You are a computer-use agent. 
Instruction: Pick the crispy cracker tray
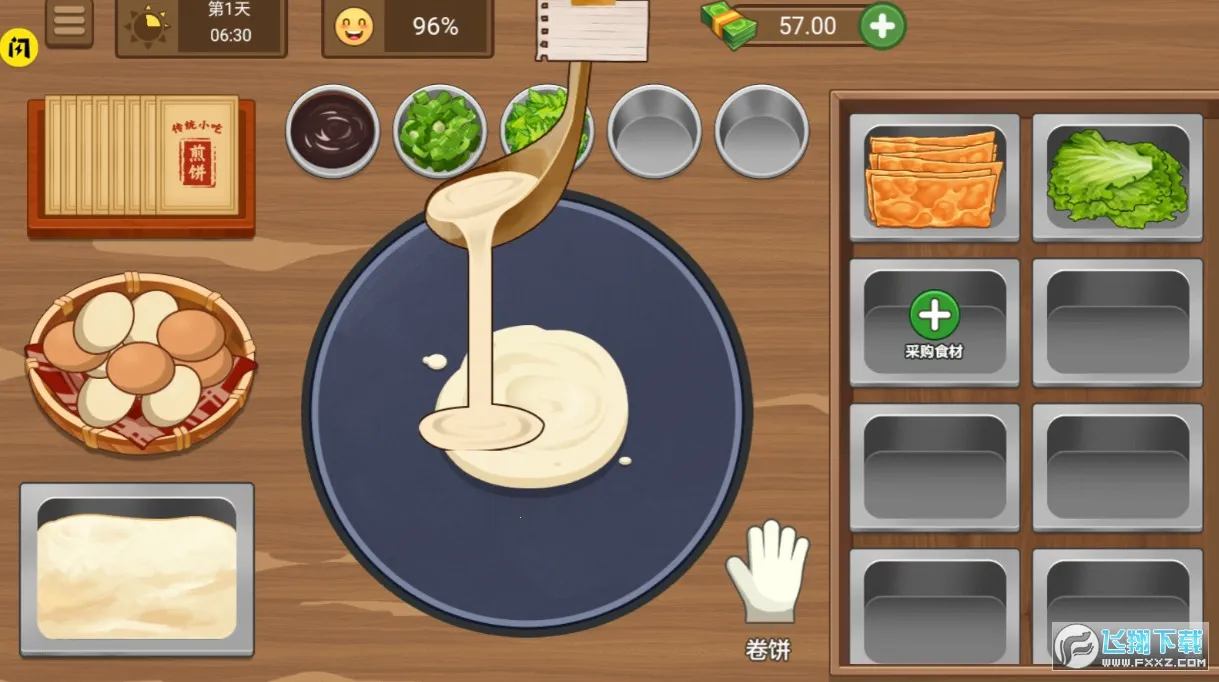934,177
